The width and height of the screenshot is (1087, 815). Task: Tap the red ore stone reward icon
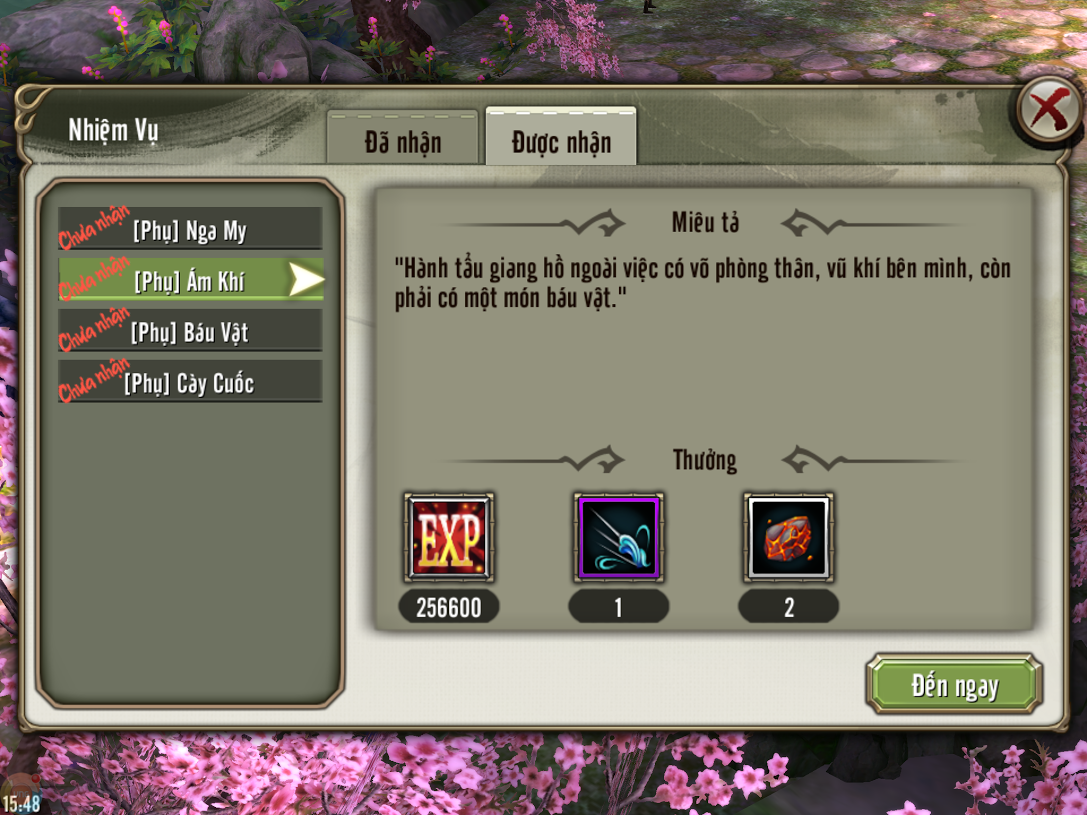(789, 537)
